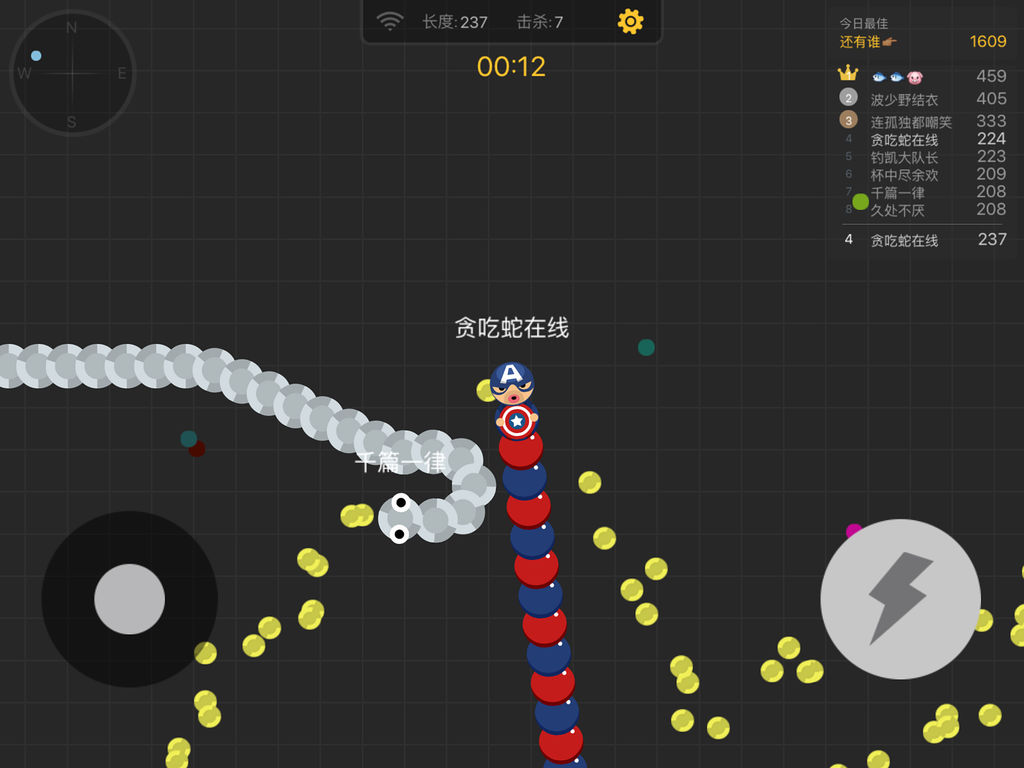Select the crowned first-place leaderboard row
The image size is (1024, 768).
pyautogui.click(x=922, y=76)
